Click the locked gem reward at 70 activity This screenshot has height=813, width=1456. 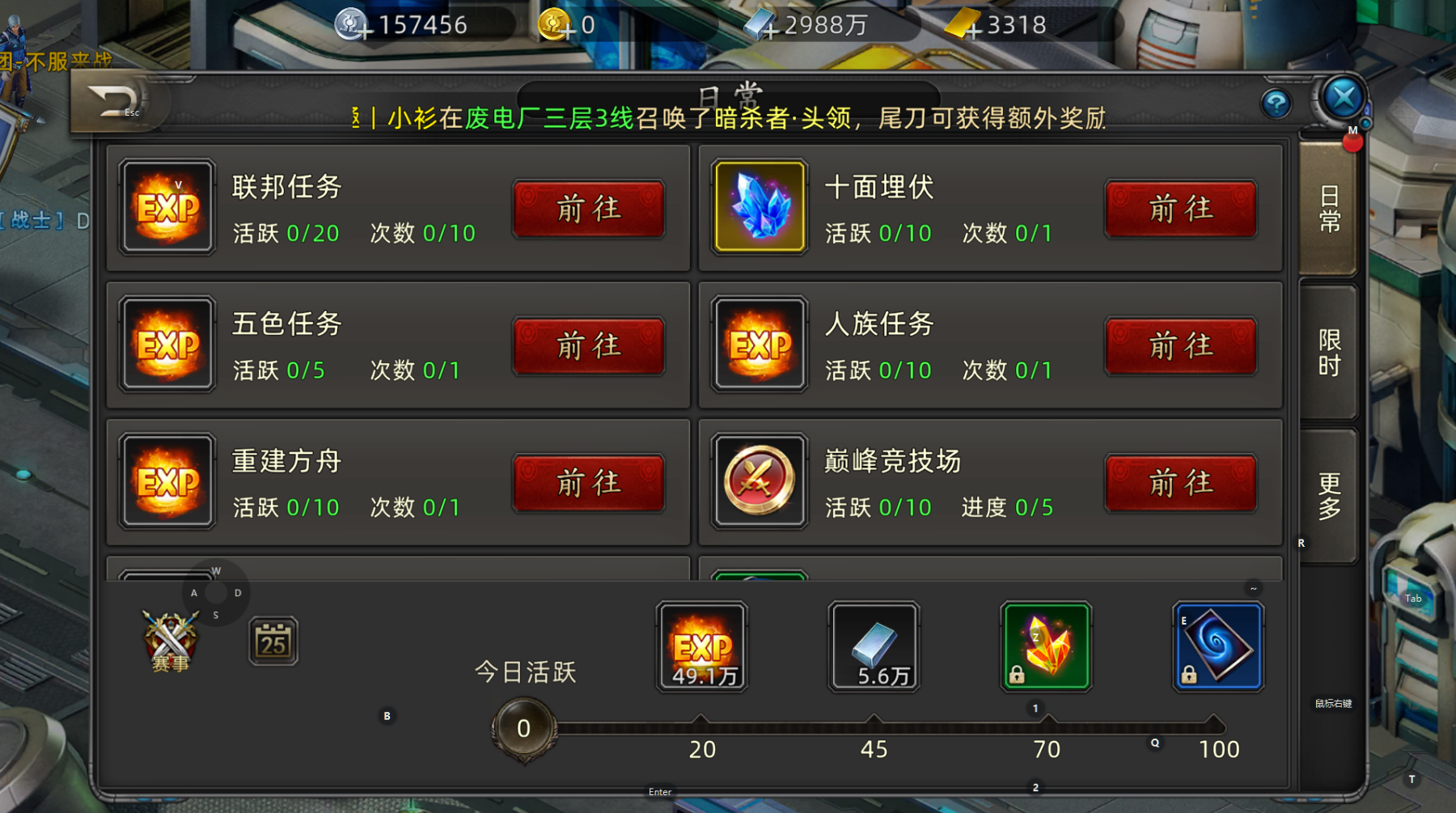[x=1044, y=646]
